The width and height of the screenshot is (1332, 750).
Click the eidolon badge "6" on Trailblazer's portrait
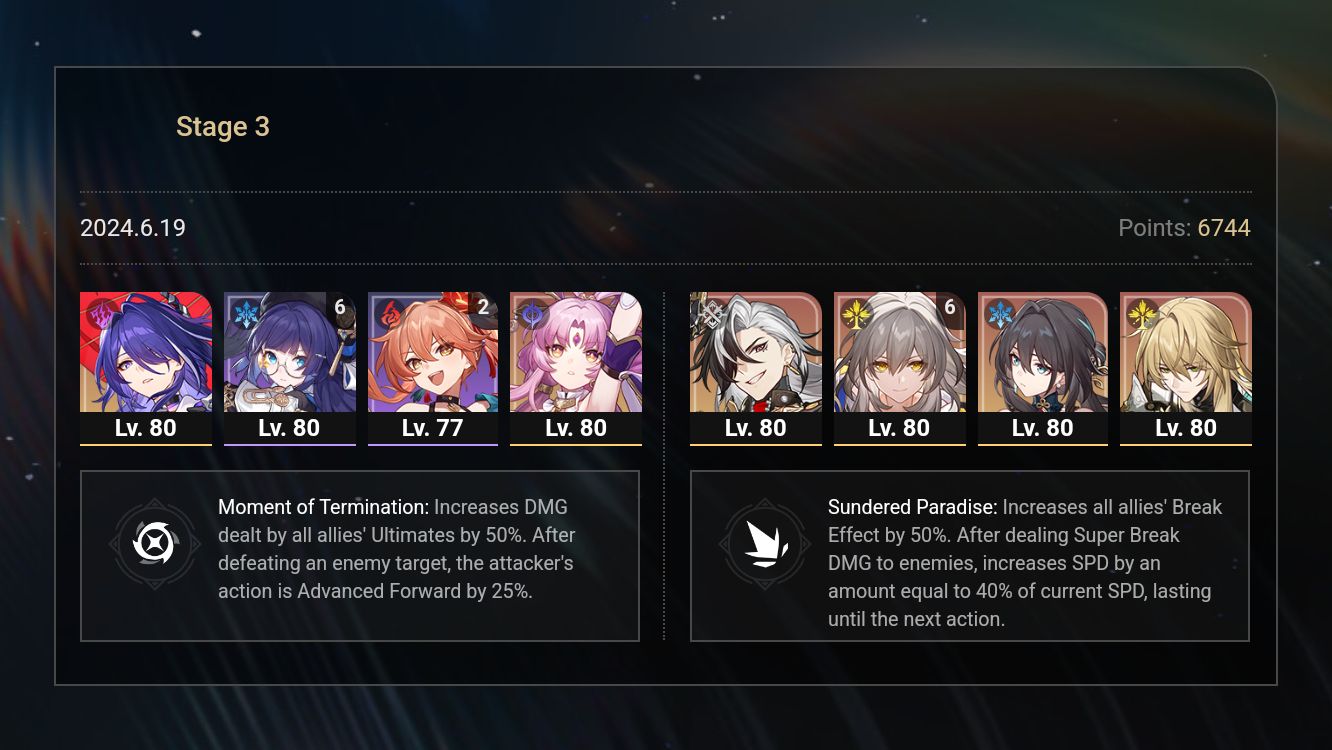950,308
